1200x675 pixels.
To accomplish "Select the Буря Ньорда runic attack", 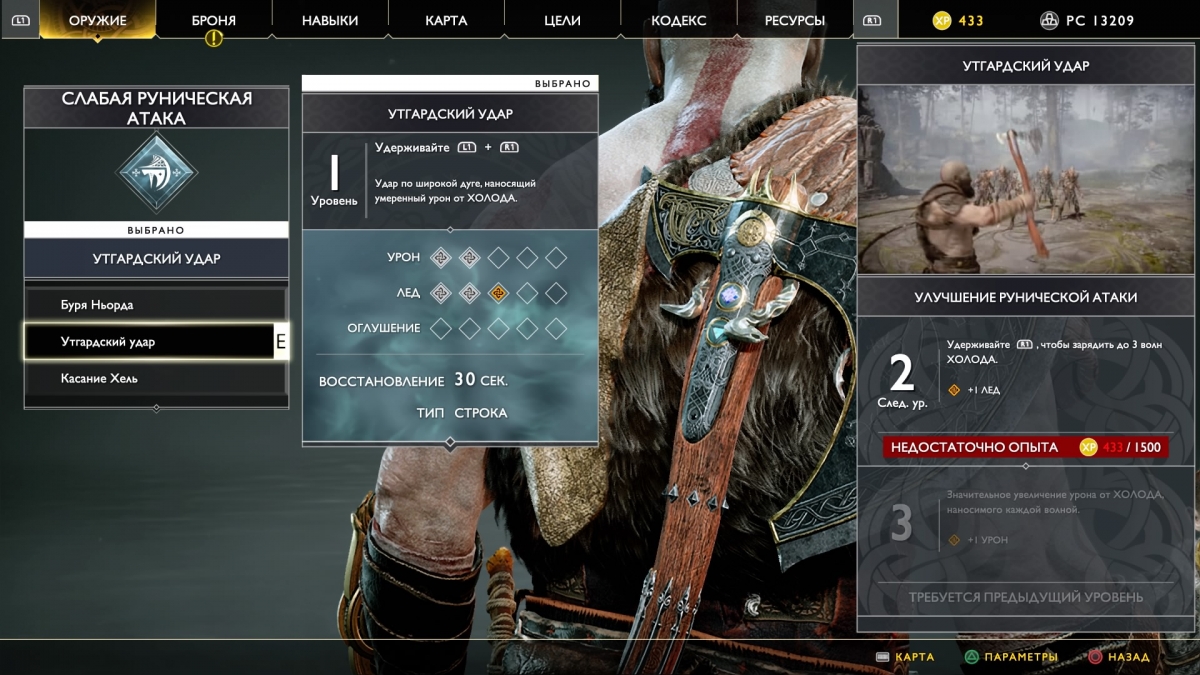I will coord(155,305).
